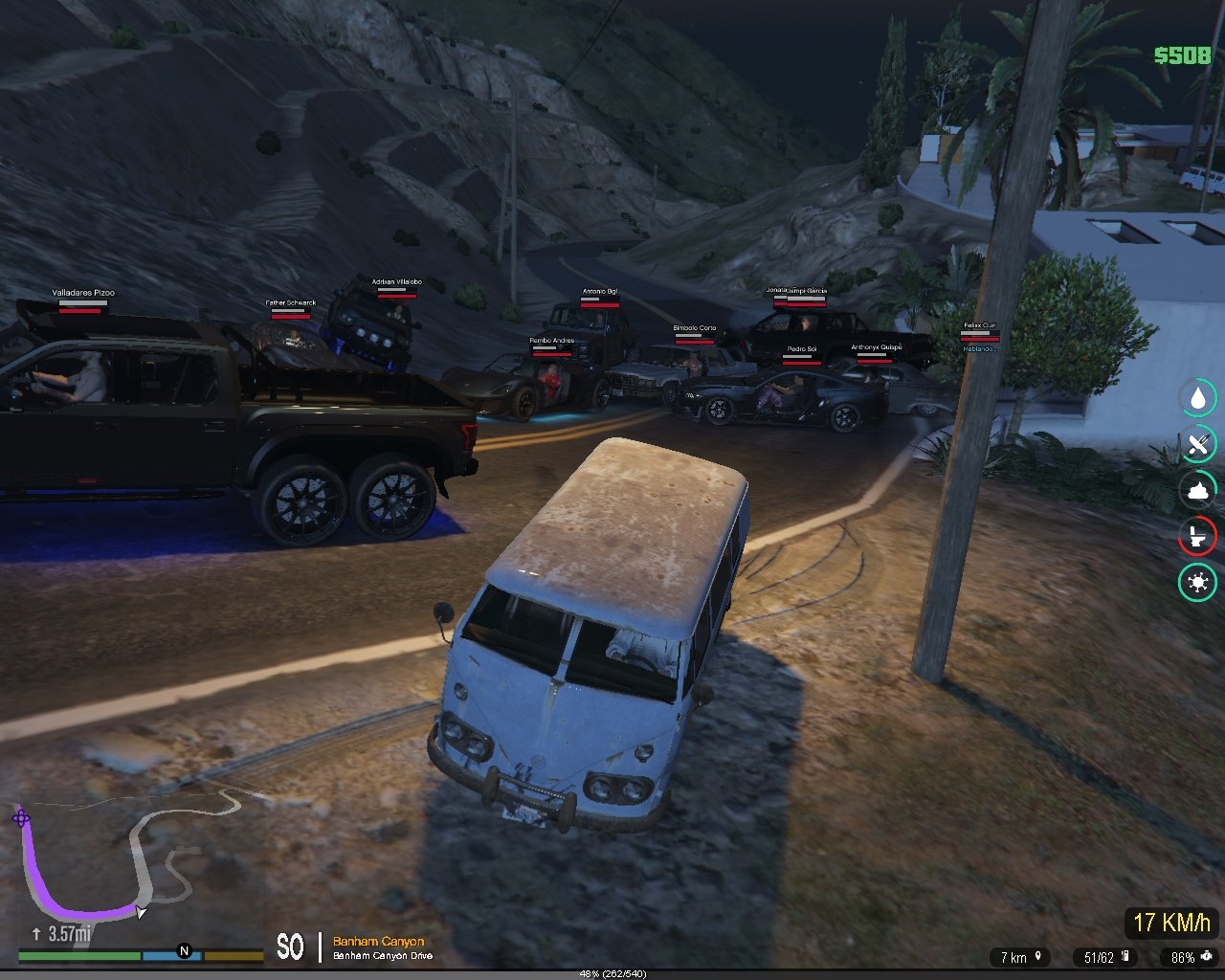Click the water drop thirst icon
The width and height of the screenshot is (1225, 980).
(x=1197, y=397)
